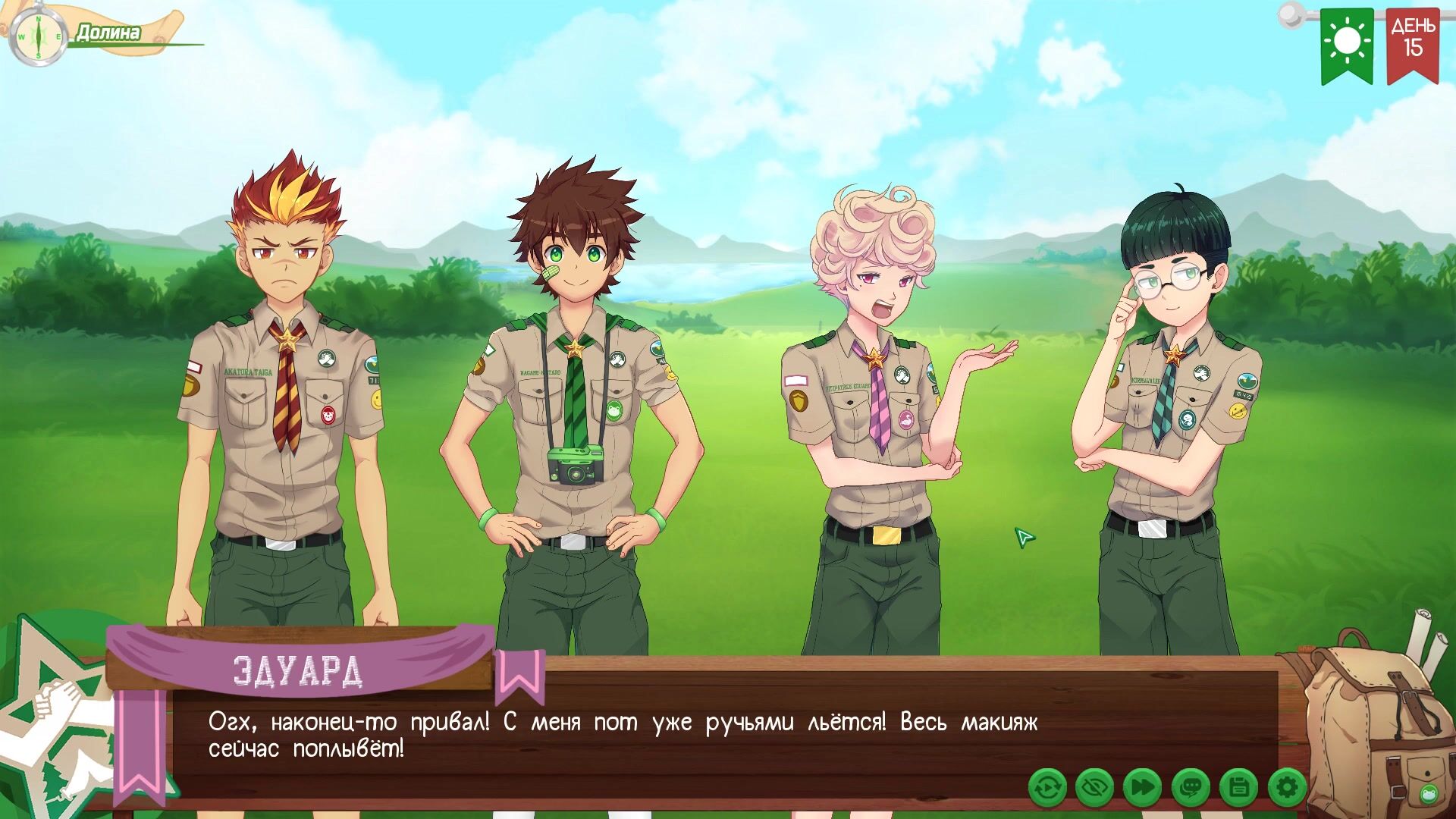Click the compass location map icon

click(x=39, y=36)
